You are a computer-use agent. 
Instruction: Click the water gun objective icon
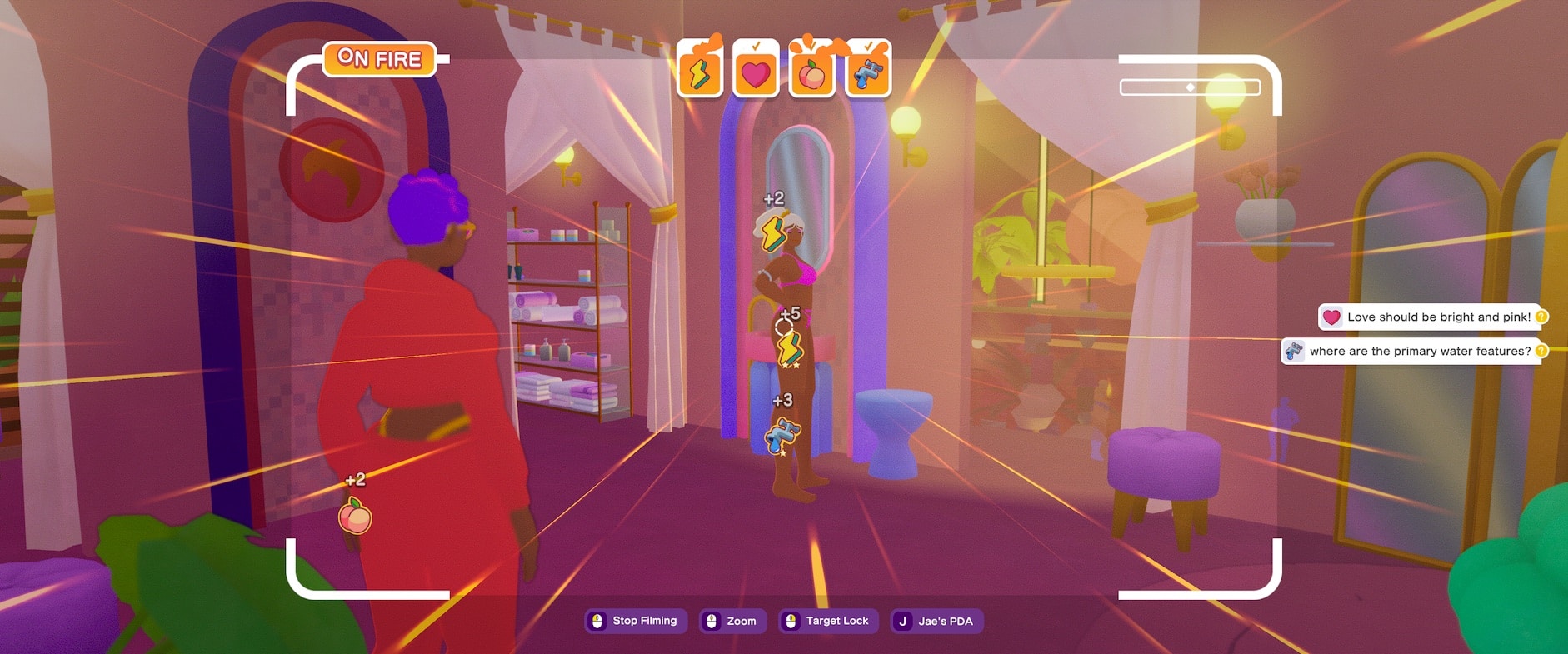coord(868,76)
